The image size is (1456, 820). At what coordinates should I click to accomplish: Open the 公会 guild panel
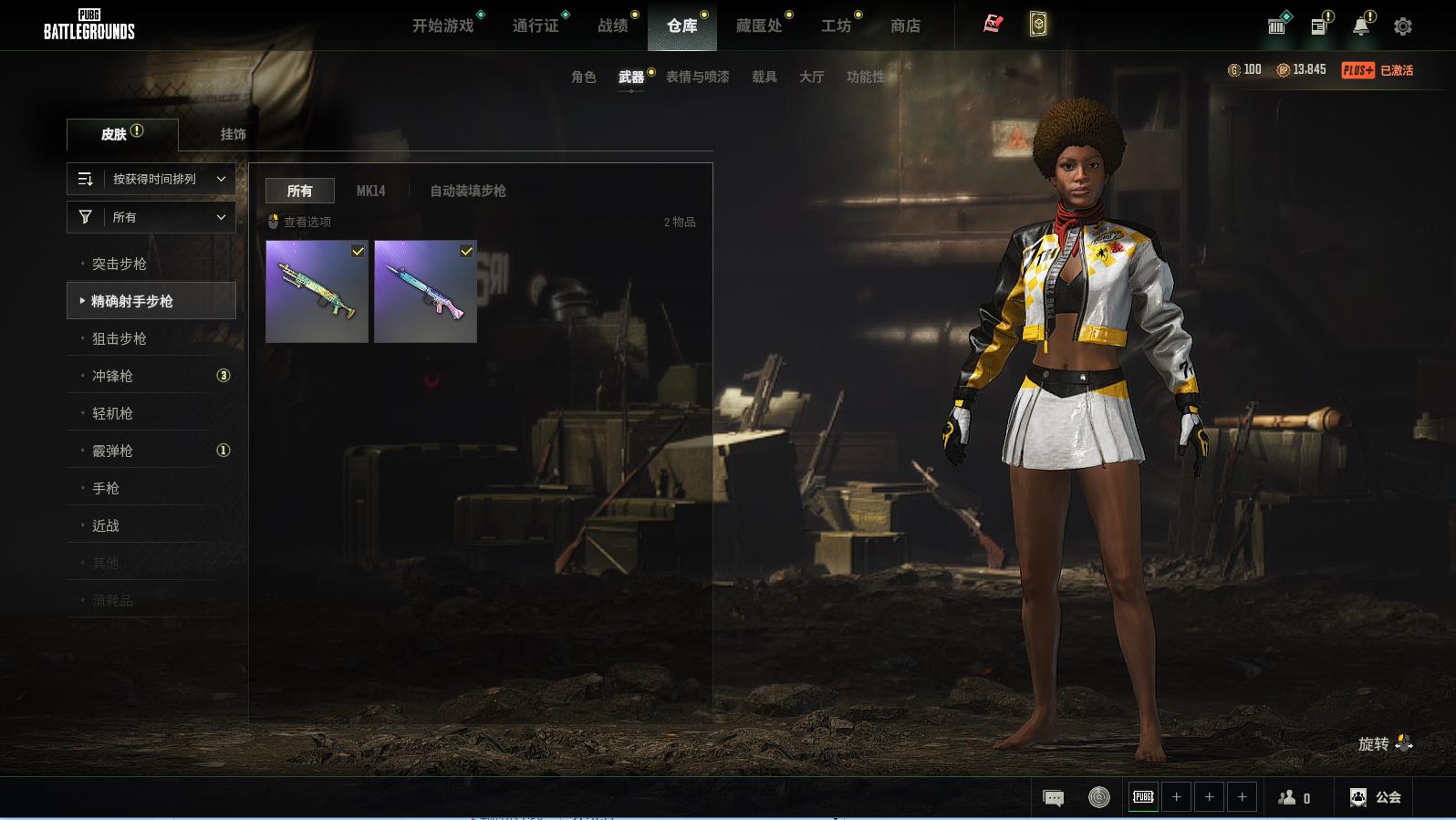pos(1376,797)
